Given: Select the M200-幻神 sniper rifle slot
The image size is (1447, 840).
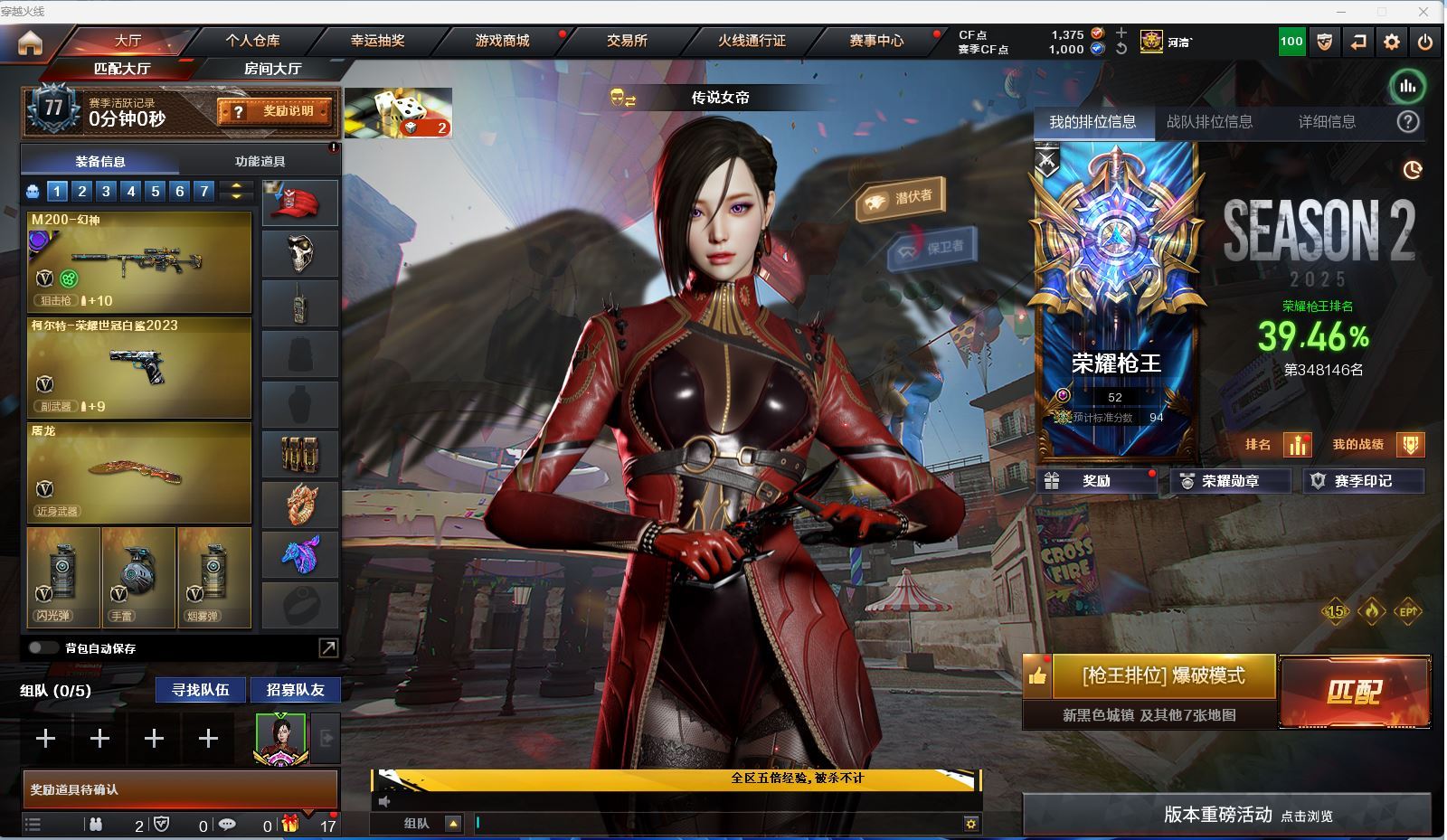Looking at the screenshot, I should (139, 262).
